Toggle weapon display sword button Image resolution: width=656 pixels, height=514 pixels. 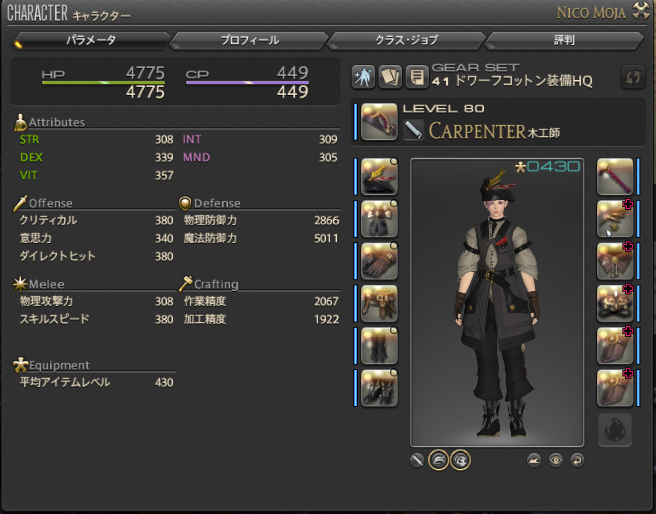417,460
